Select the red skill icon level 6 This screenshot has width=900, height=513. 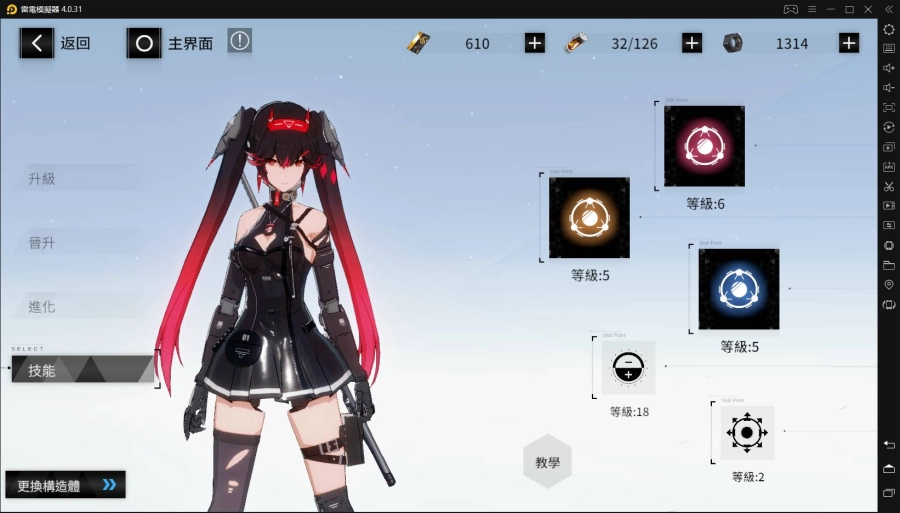point(704,146)
